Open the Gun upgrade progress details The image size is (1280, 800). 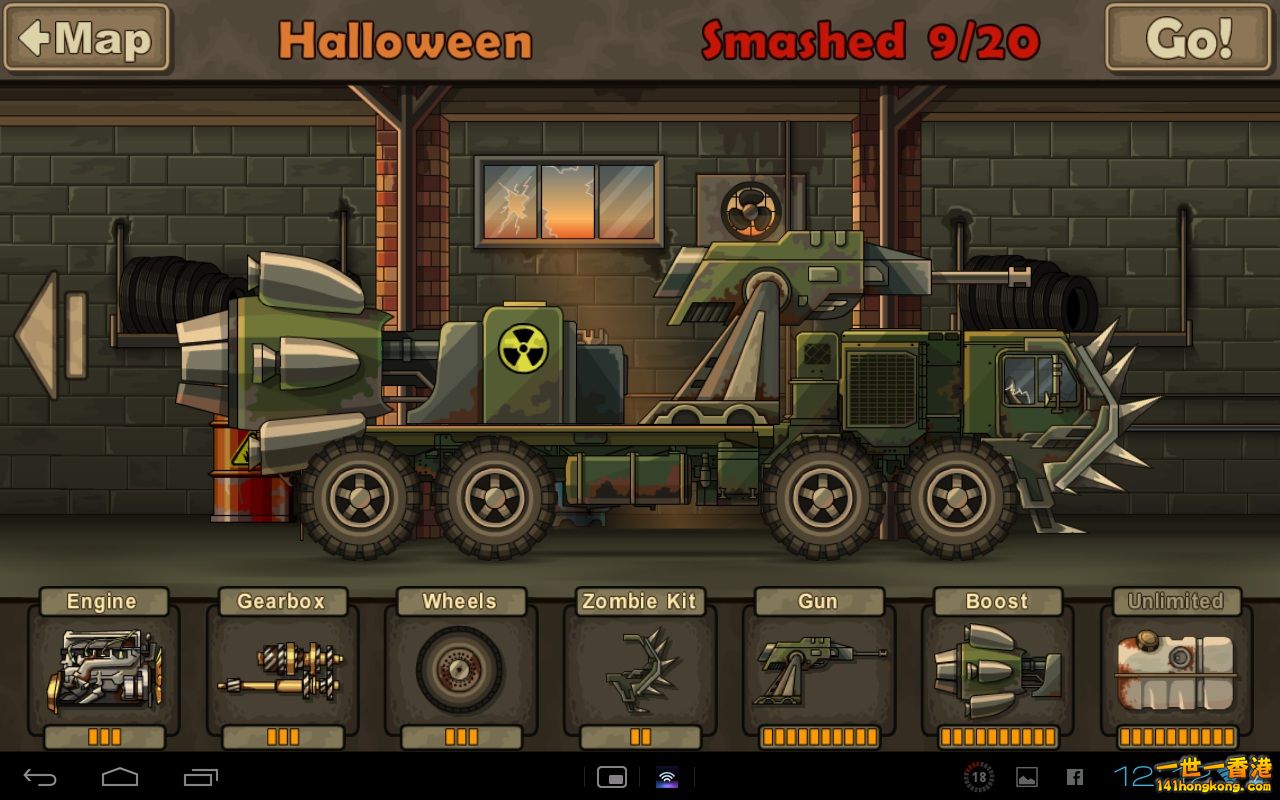coord(818,735)
